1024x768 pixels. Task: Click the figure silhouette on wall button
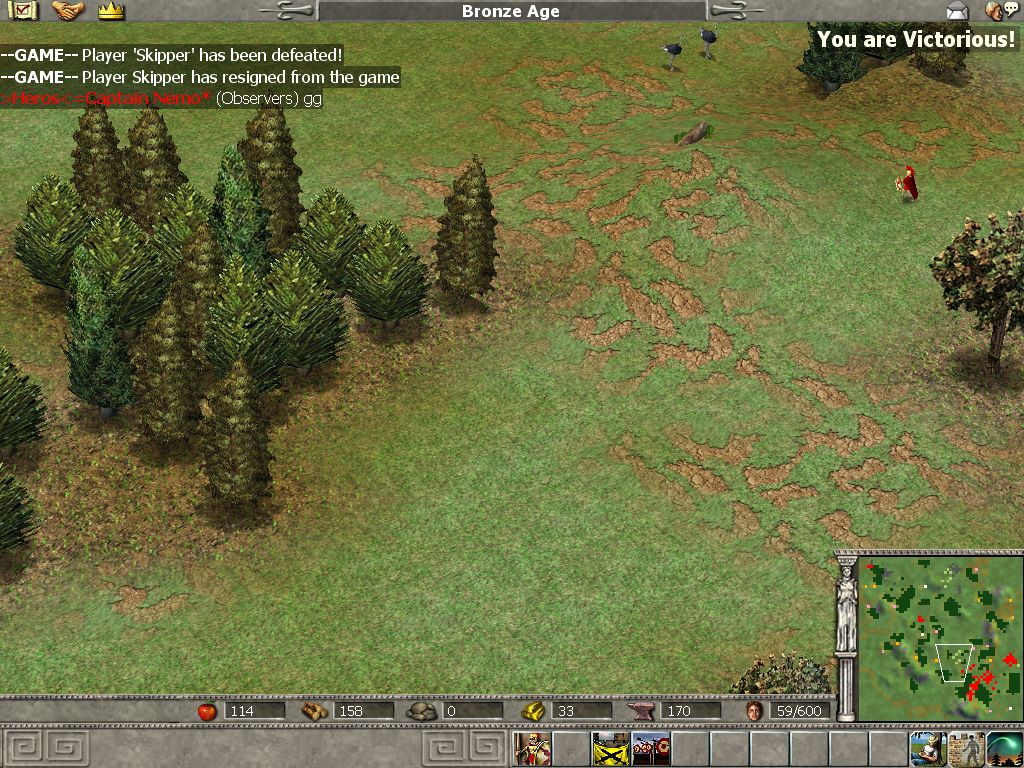pyautogui.click(x=966, y=748)
